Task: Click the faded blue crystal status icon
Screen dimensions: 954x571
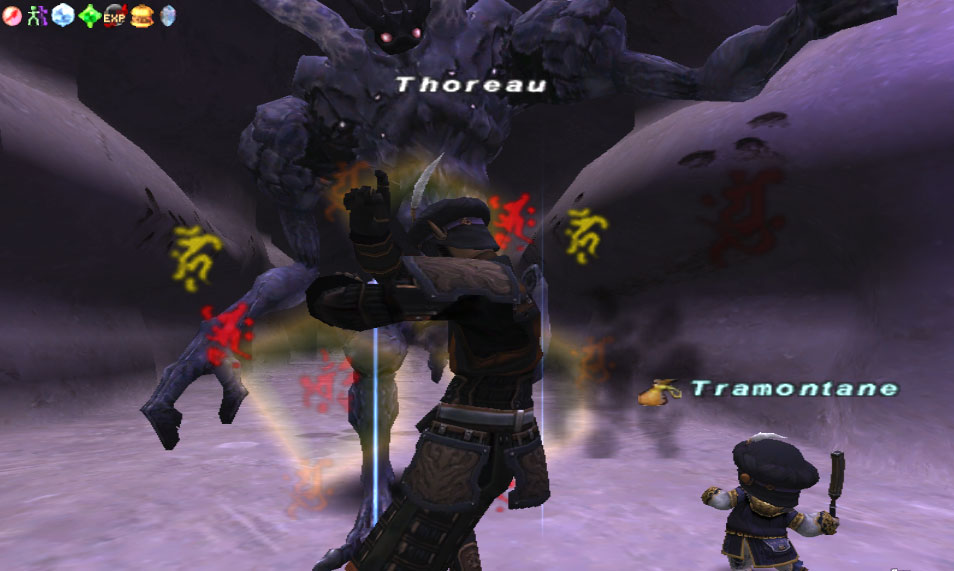Action: tap(167, 16)
